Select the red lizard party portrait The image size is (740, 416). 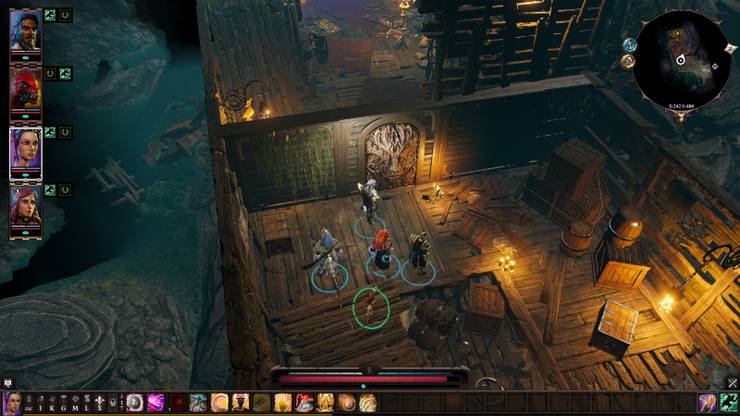coord(25,88)
